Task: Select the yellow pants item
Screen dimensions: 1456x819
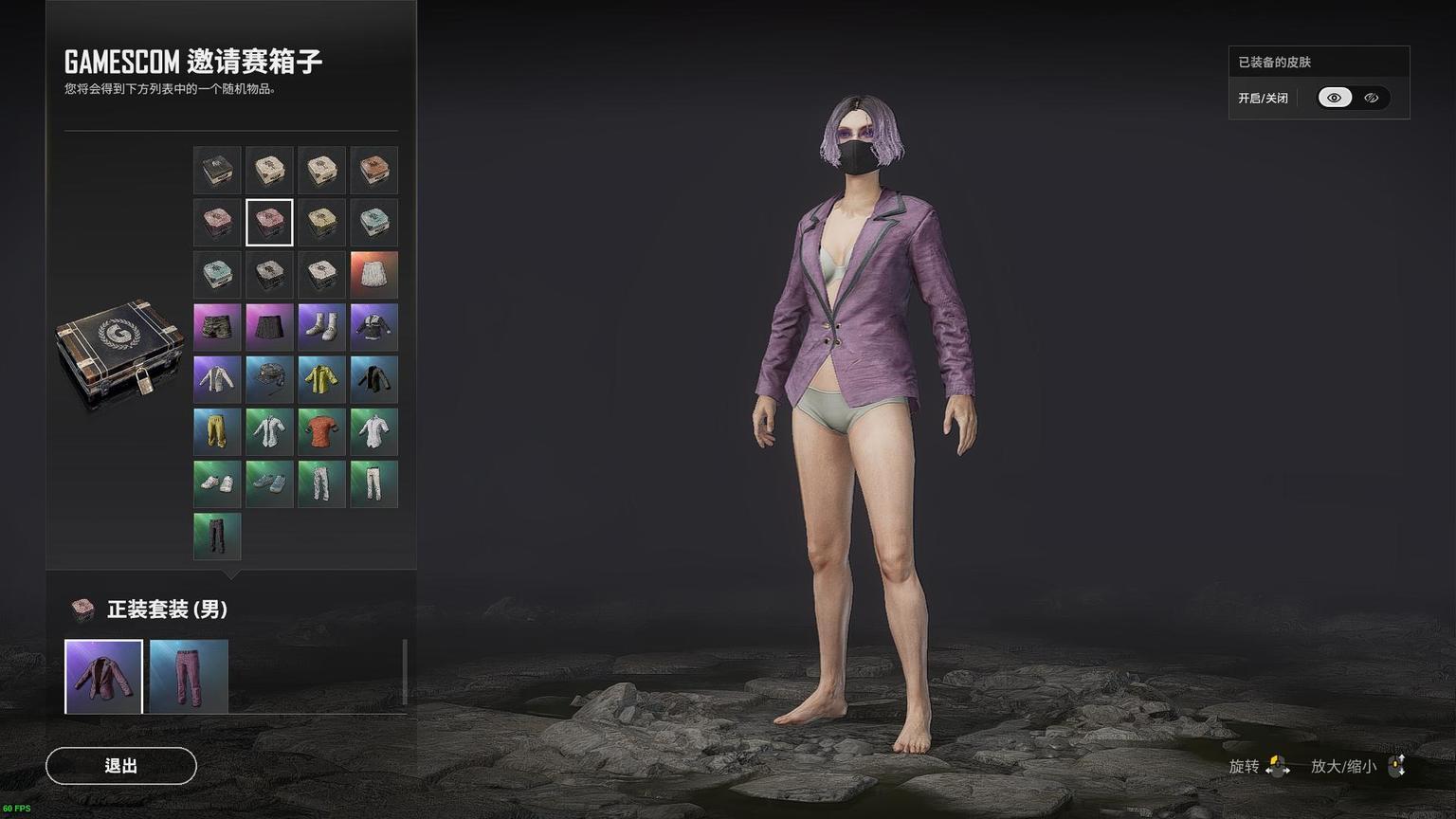Action: 217,431
